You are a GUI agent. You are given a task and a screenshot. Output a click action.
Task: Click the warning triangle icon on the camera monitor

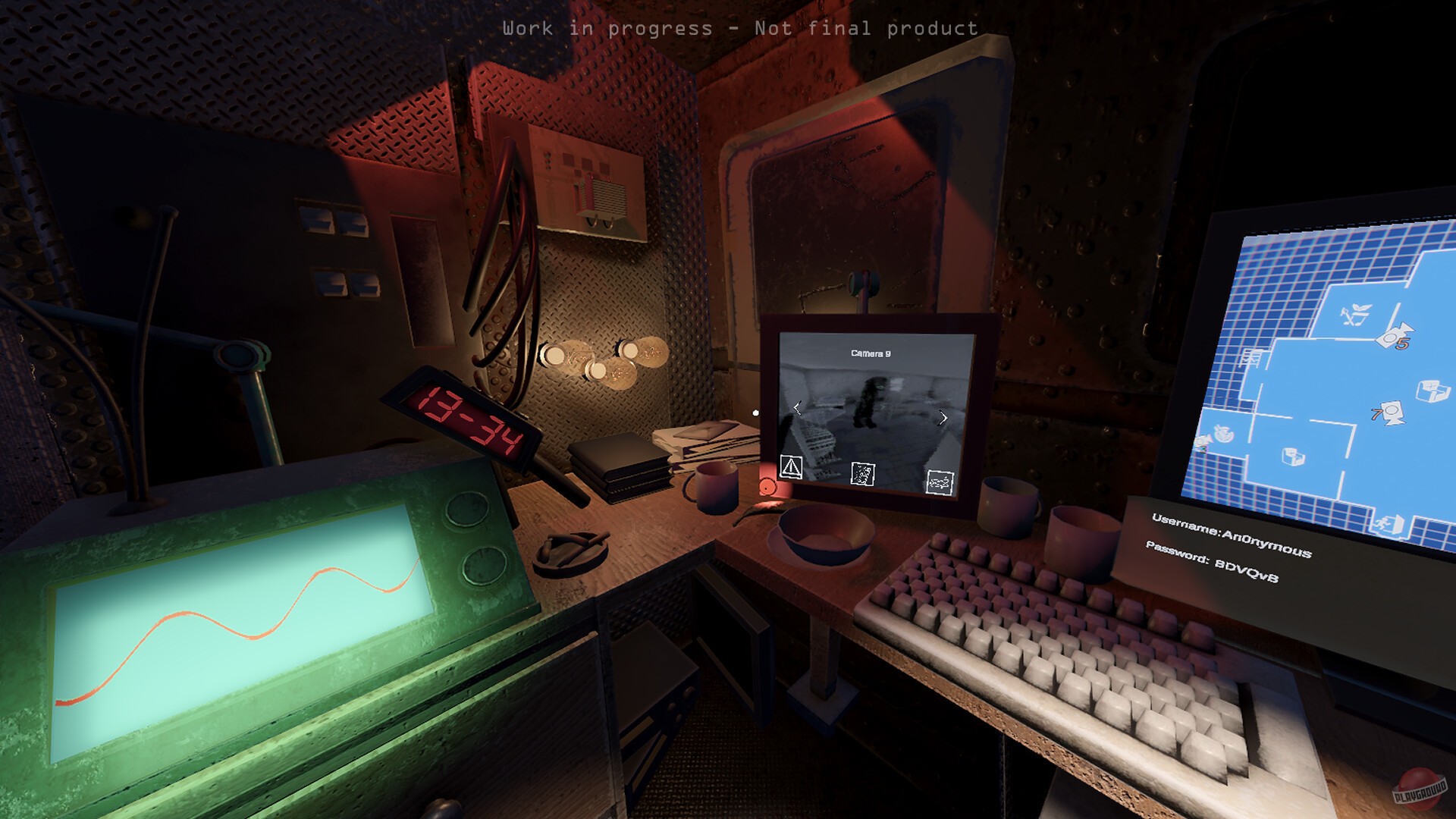pyautogui.click(x=792, y=467)
